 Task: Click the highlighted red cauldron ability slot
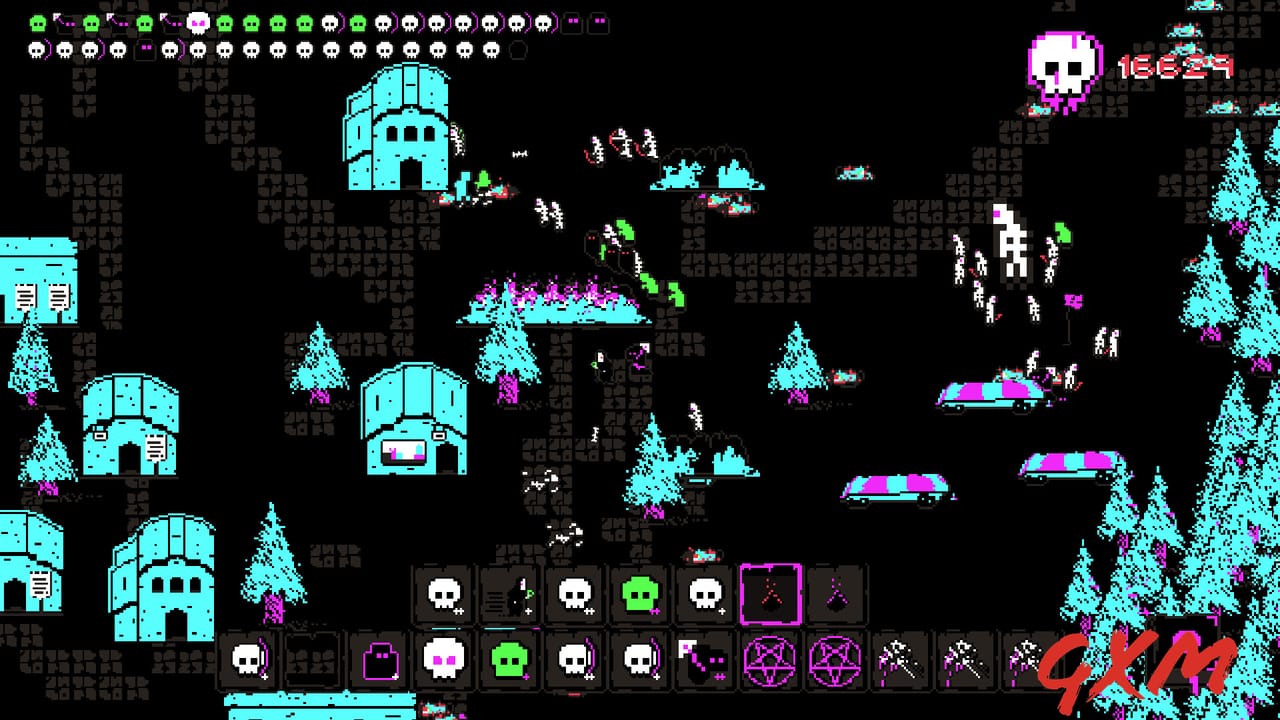[x=769, y=592]
